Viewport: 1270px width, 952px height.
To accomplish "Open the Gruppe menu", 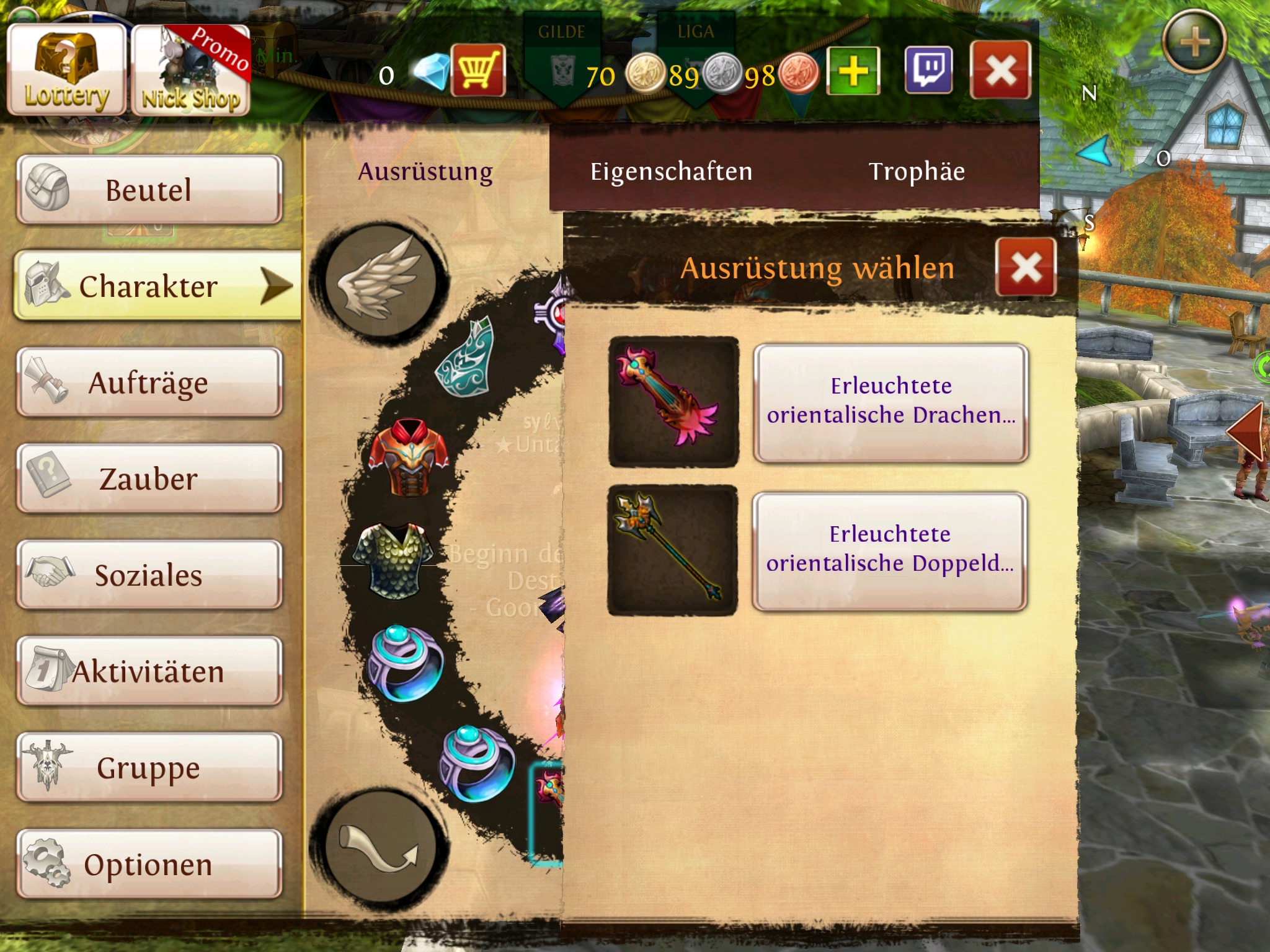I will coord(149,767).
